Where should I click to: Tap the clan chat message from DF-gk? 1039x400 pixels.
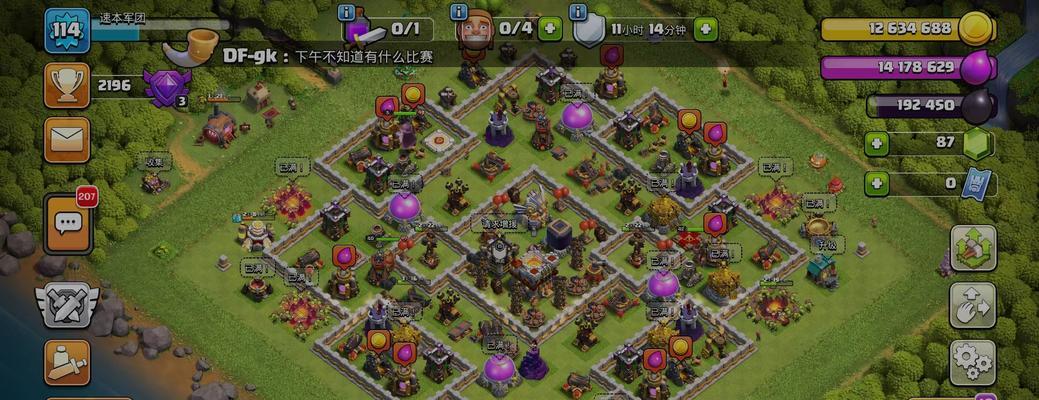click(x=330, y=58)
